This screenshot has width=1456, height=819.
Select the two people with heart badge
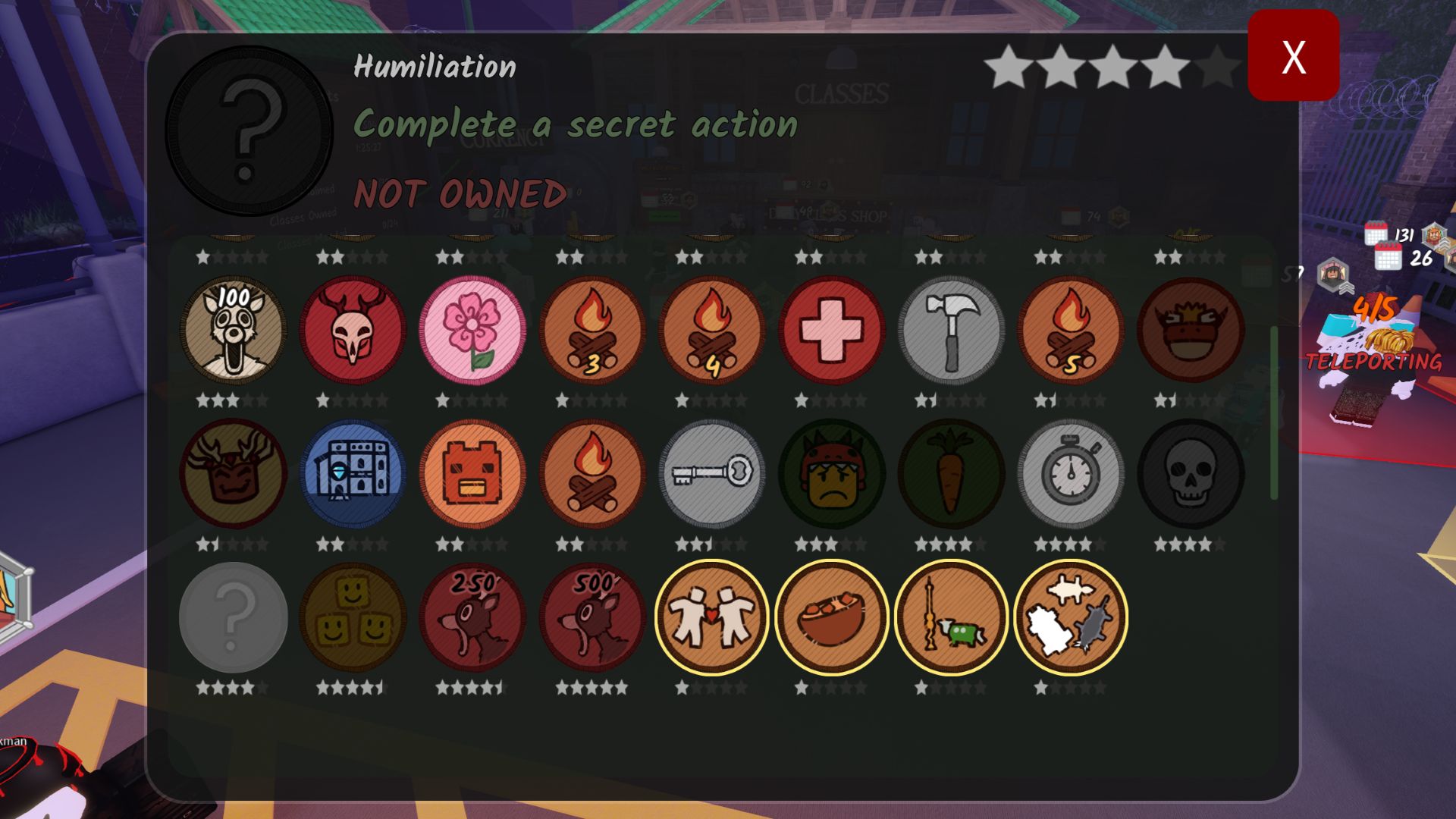point(711,617)
